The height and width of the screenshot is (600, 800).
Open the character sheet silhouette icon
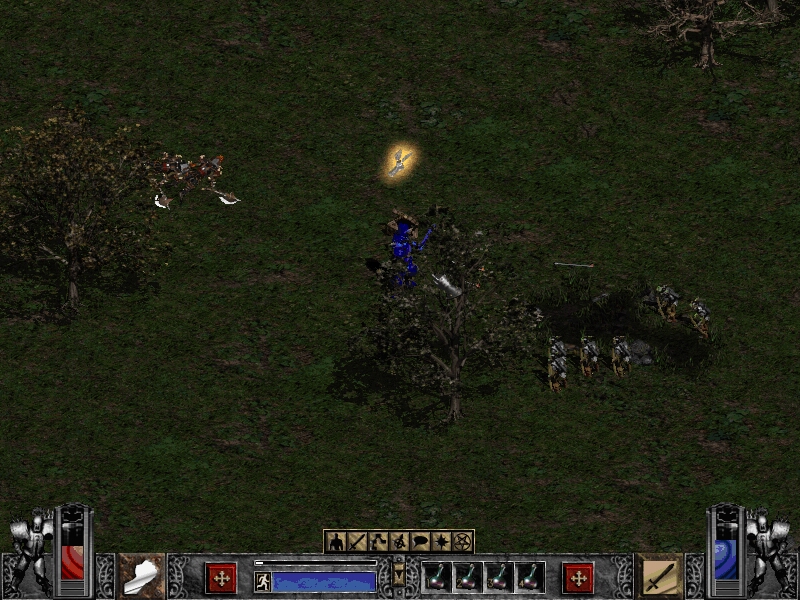tap(336, 542)
